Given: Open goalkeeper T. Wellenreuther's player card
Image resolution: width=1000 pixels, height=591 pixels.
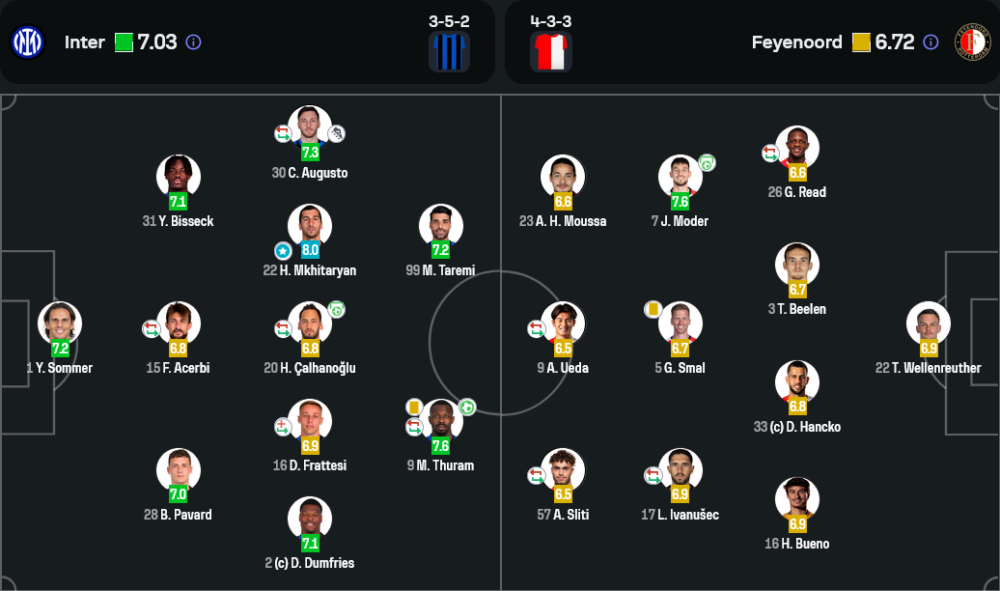Looking at the screenshot, I should click(x=928, y=324).
